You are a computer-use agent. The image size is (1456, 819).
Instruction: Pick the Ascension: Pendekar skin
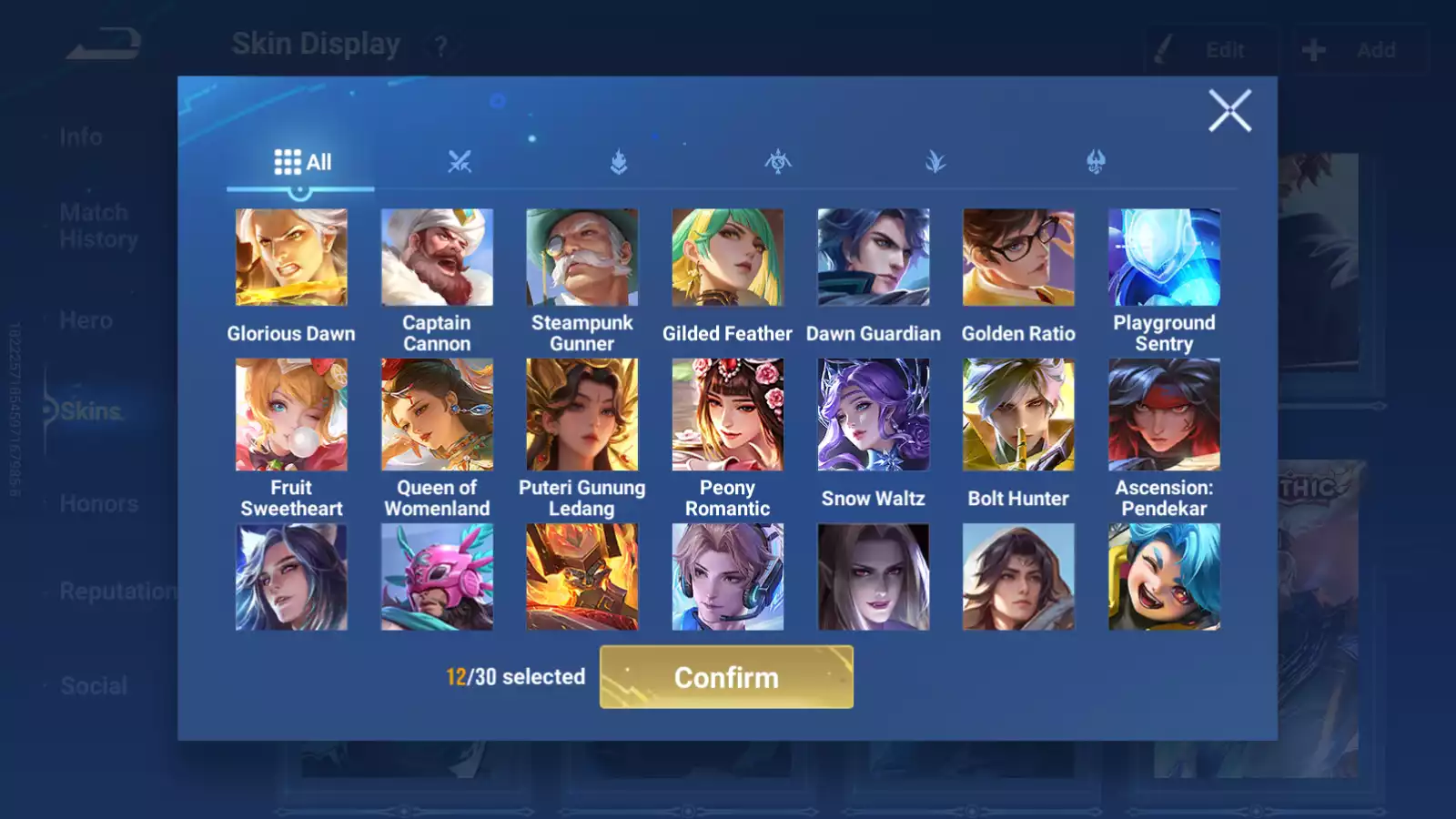click(1164, 415)
